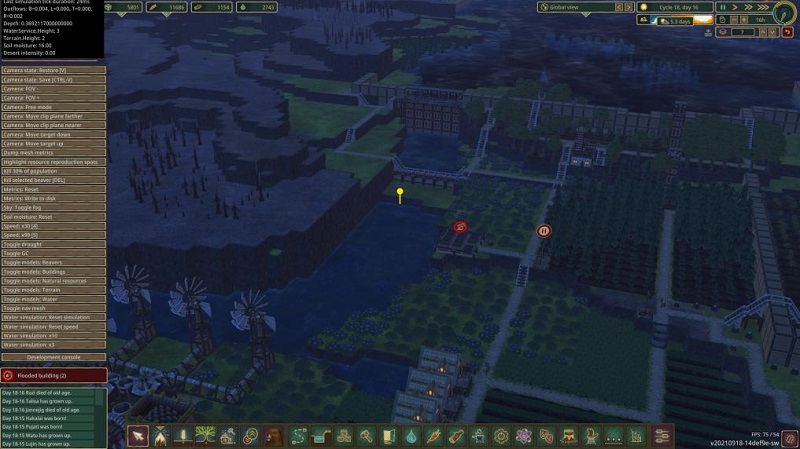
Task: Toggle the fog with Sky: Toggle fog
Action: (x=54, y=207)
